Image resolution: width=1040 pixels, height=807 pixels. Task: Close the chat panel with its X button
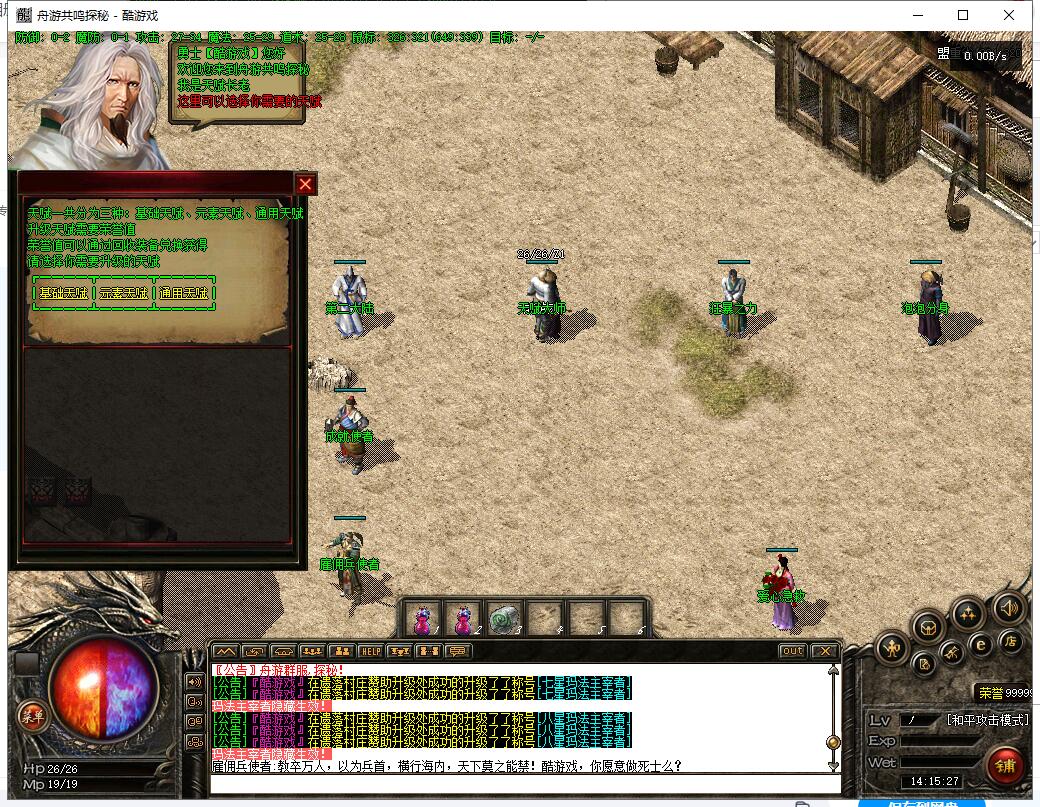(x=824, y=651)
